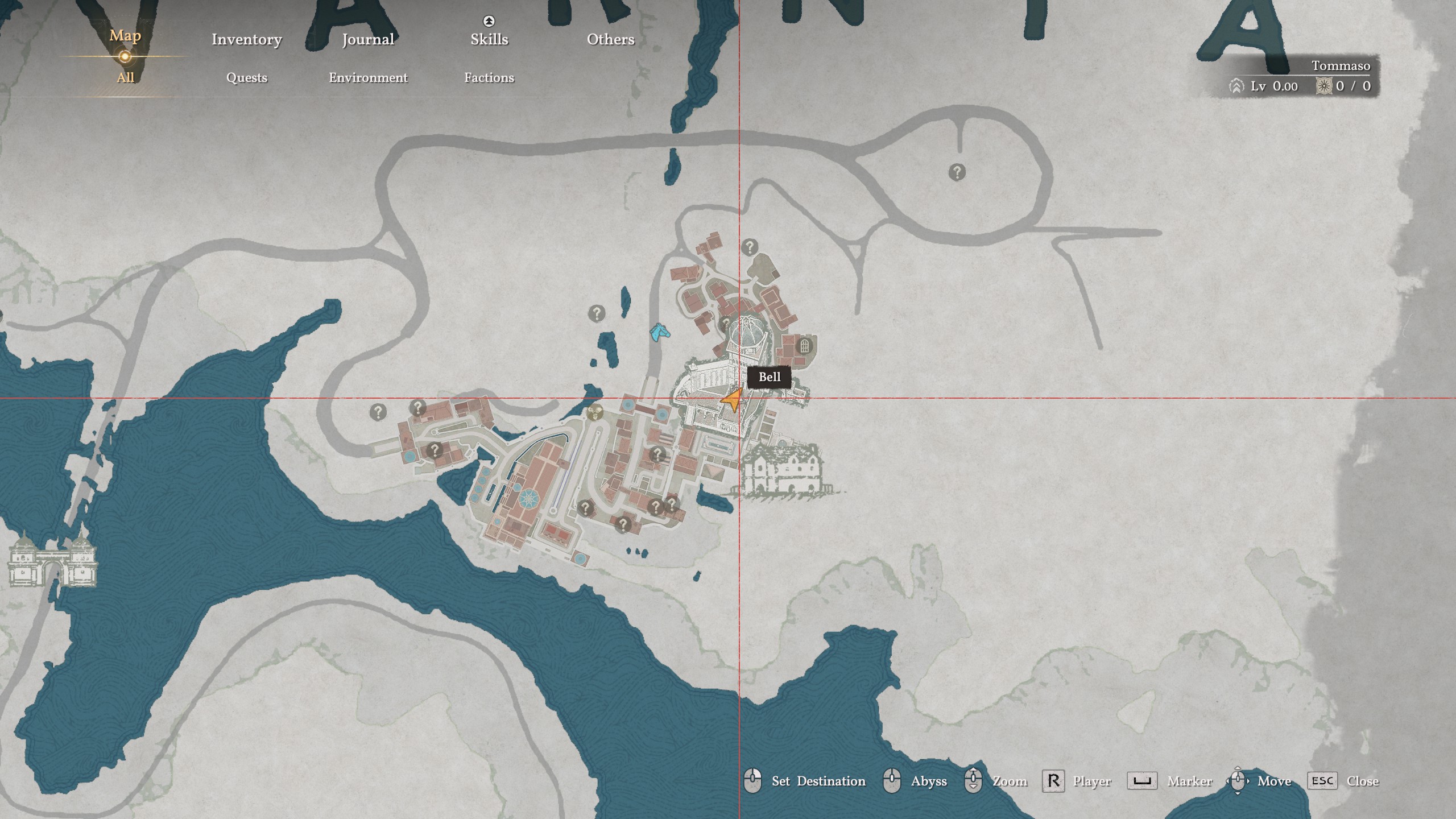The width and height of the screenshot is (1456, 819).
Task: Choose the Environment map filter
Action: coord(368,77)
